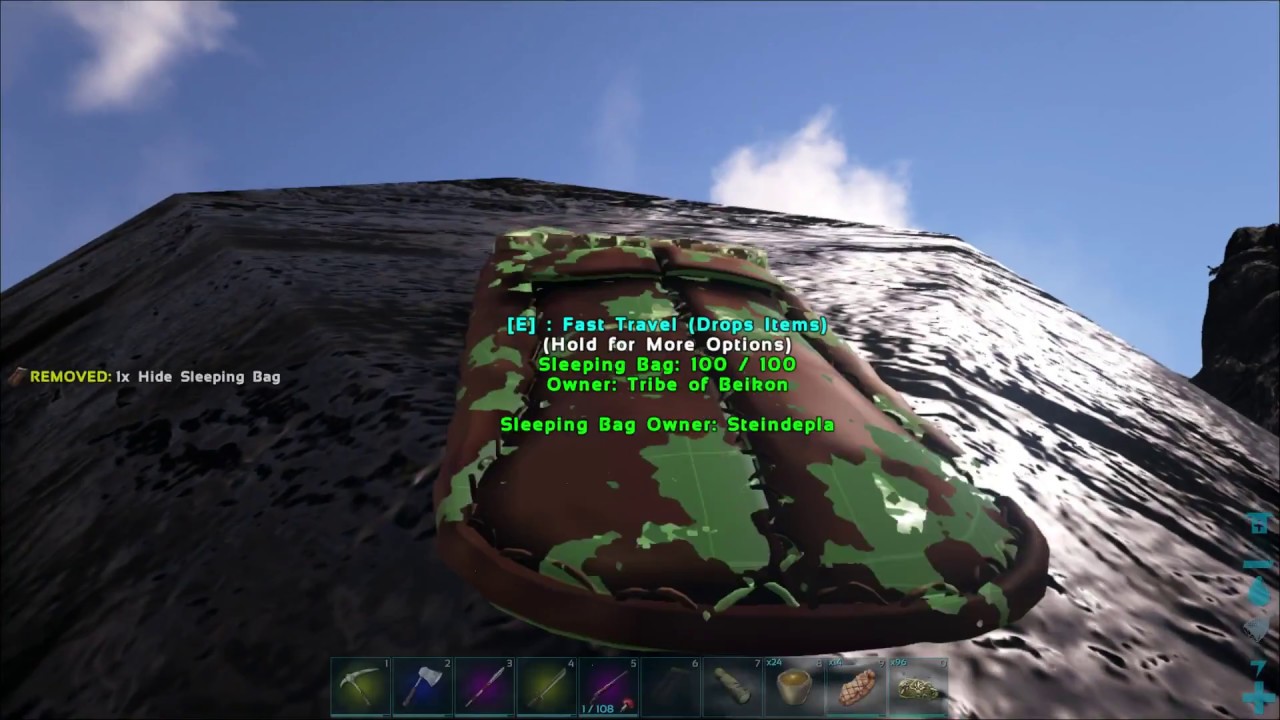This screenshot has height=720, width=1280.
Task: Select the cooked meat in hotbar slot 9
Action: tap(858, 687)
